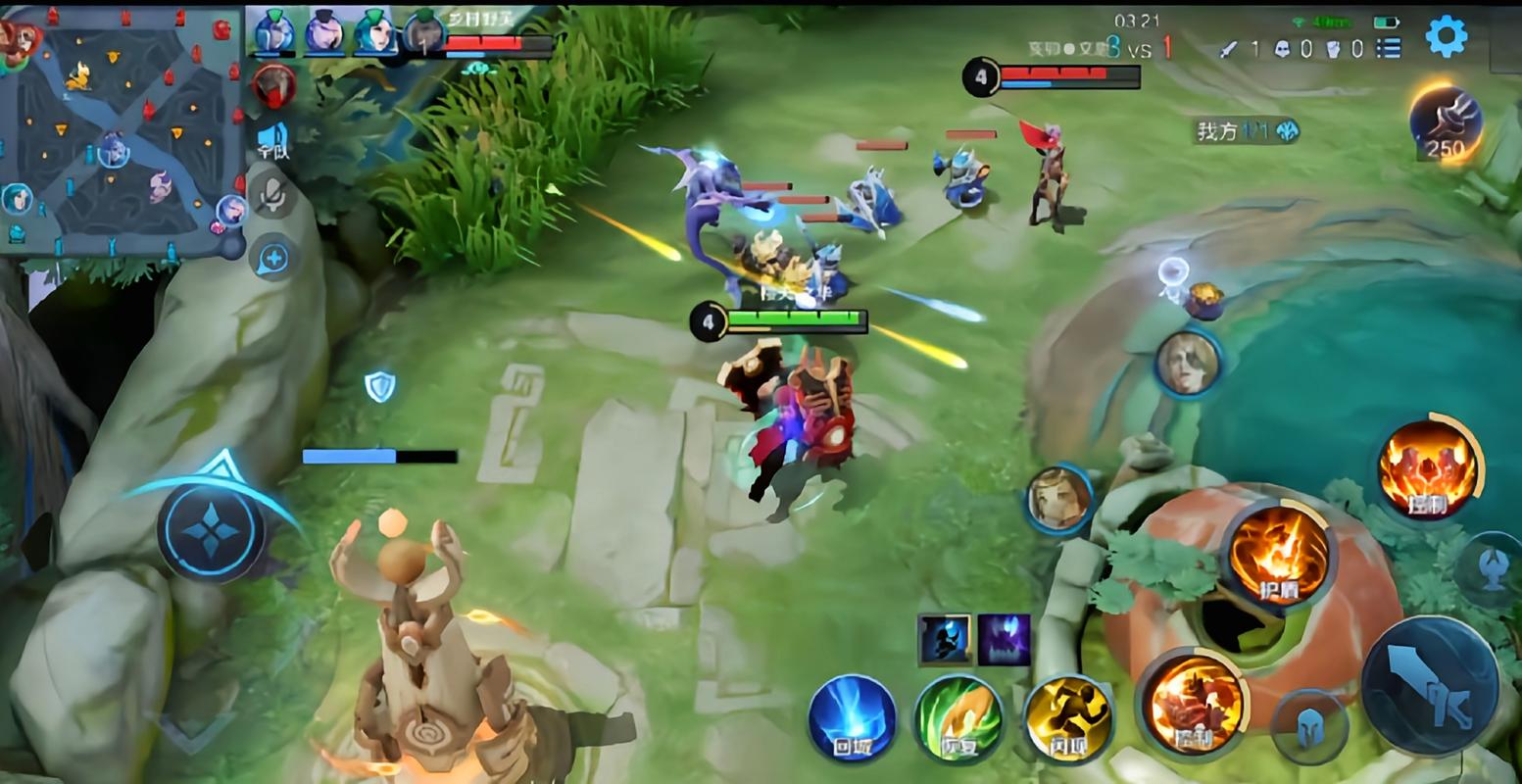Use the green 恢复 heal spell
Screen dimensions: 1522x784
point(957,718)
